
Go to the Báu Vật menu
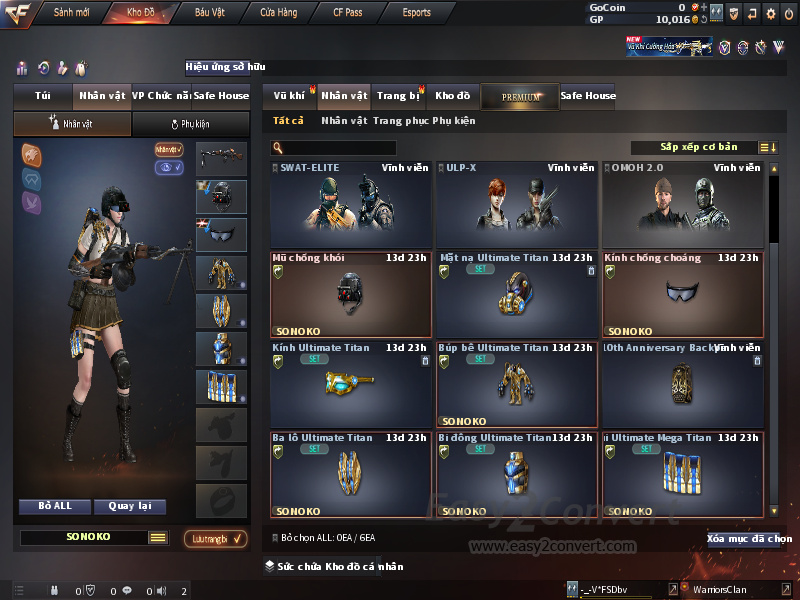[x=209, y=13]
